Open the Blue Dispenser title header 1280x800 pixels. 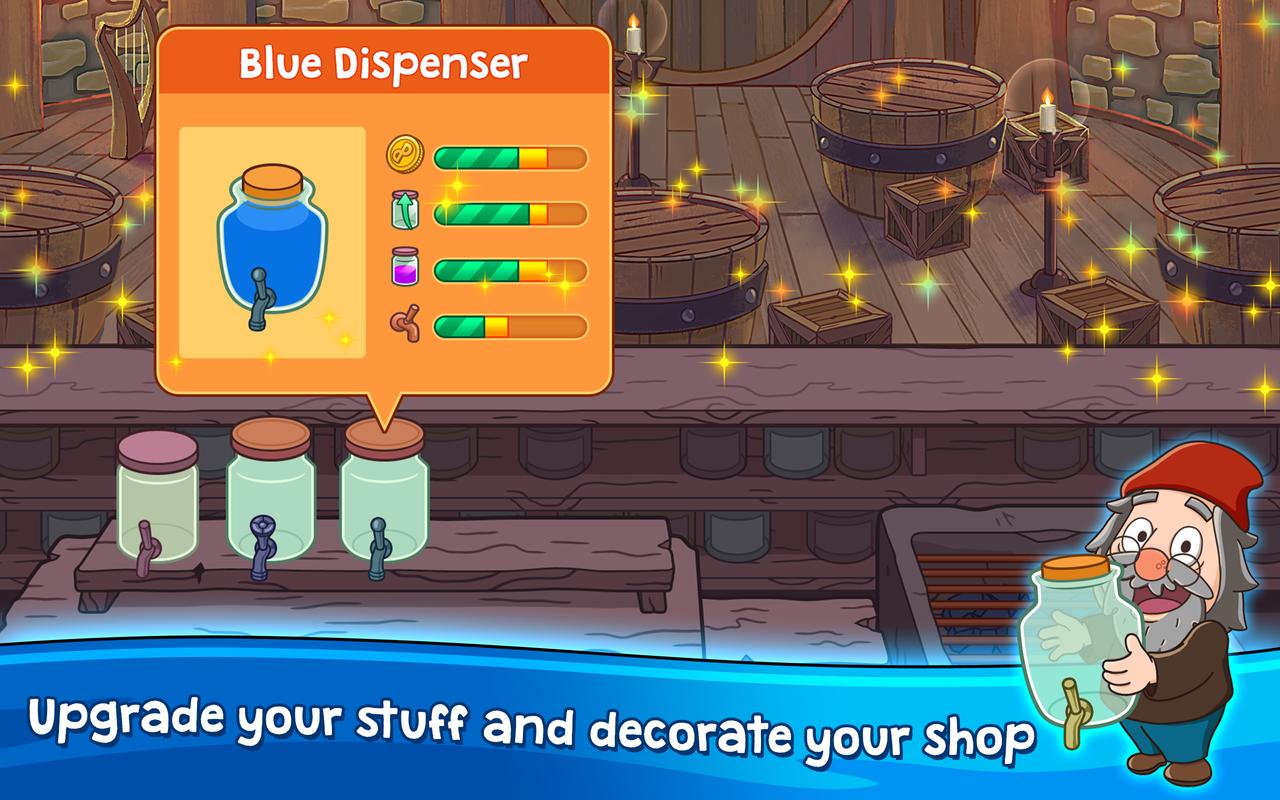point(383,60)
